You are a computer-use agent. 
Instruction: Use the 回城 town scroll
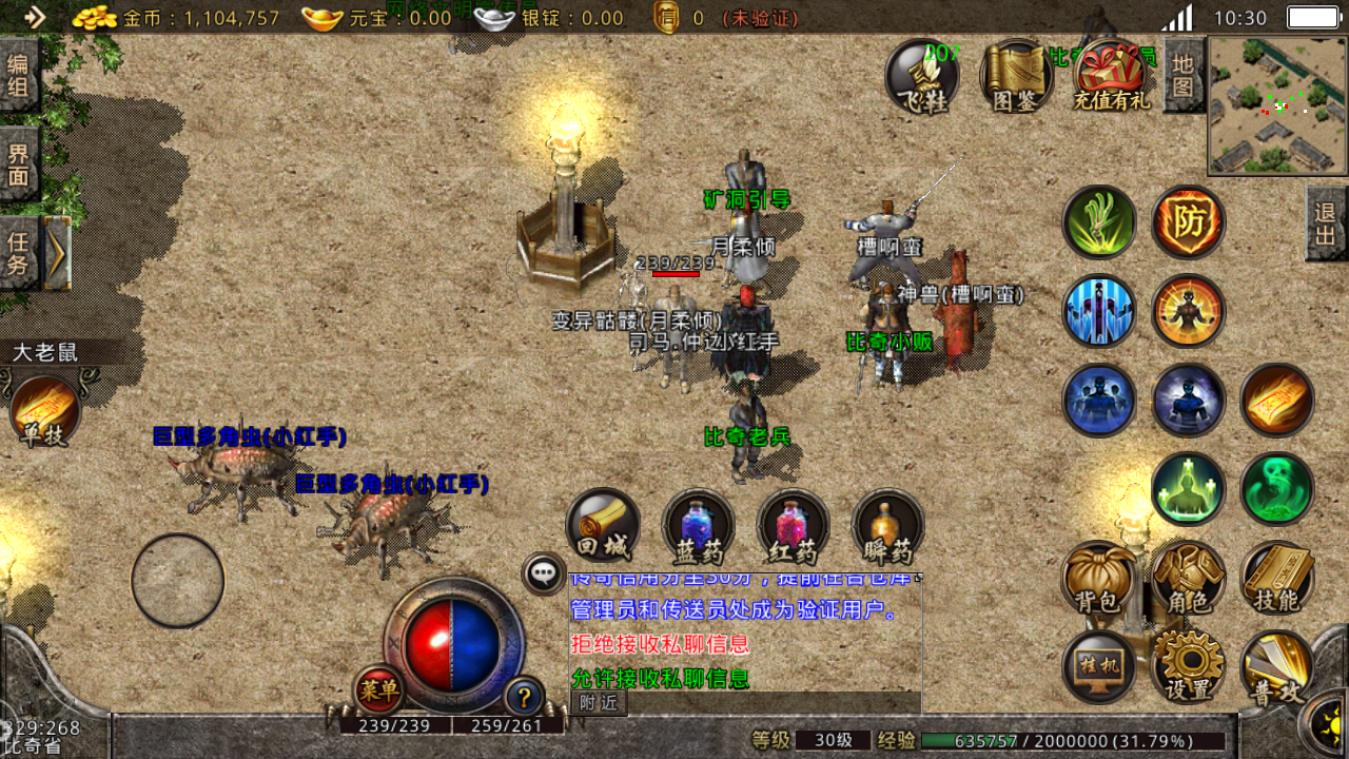[x=603, y=525]
